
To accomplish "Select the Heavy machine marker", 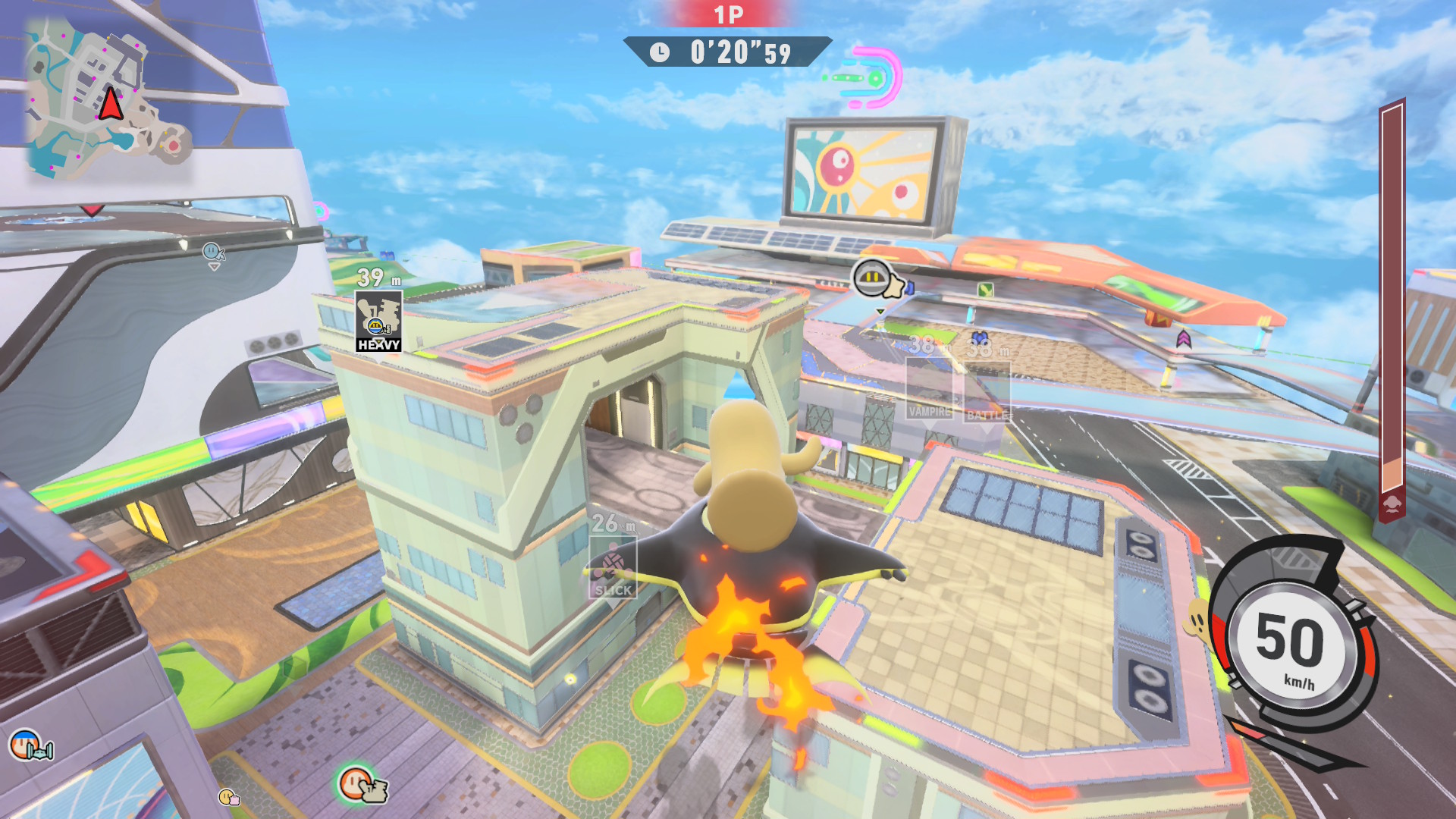I will click(378, 322).
